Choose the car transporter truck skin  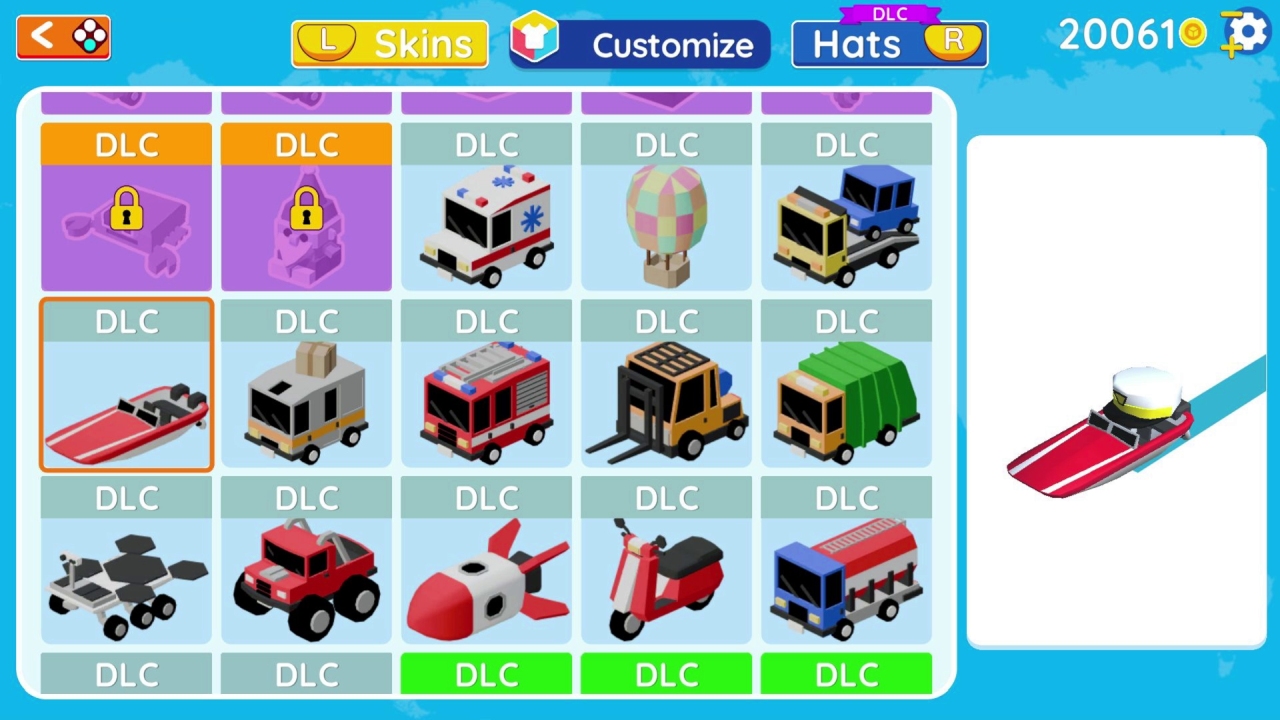[x=846, y=220]
